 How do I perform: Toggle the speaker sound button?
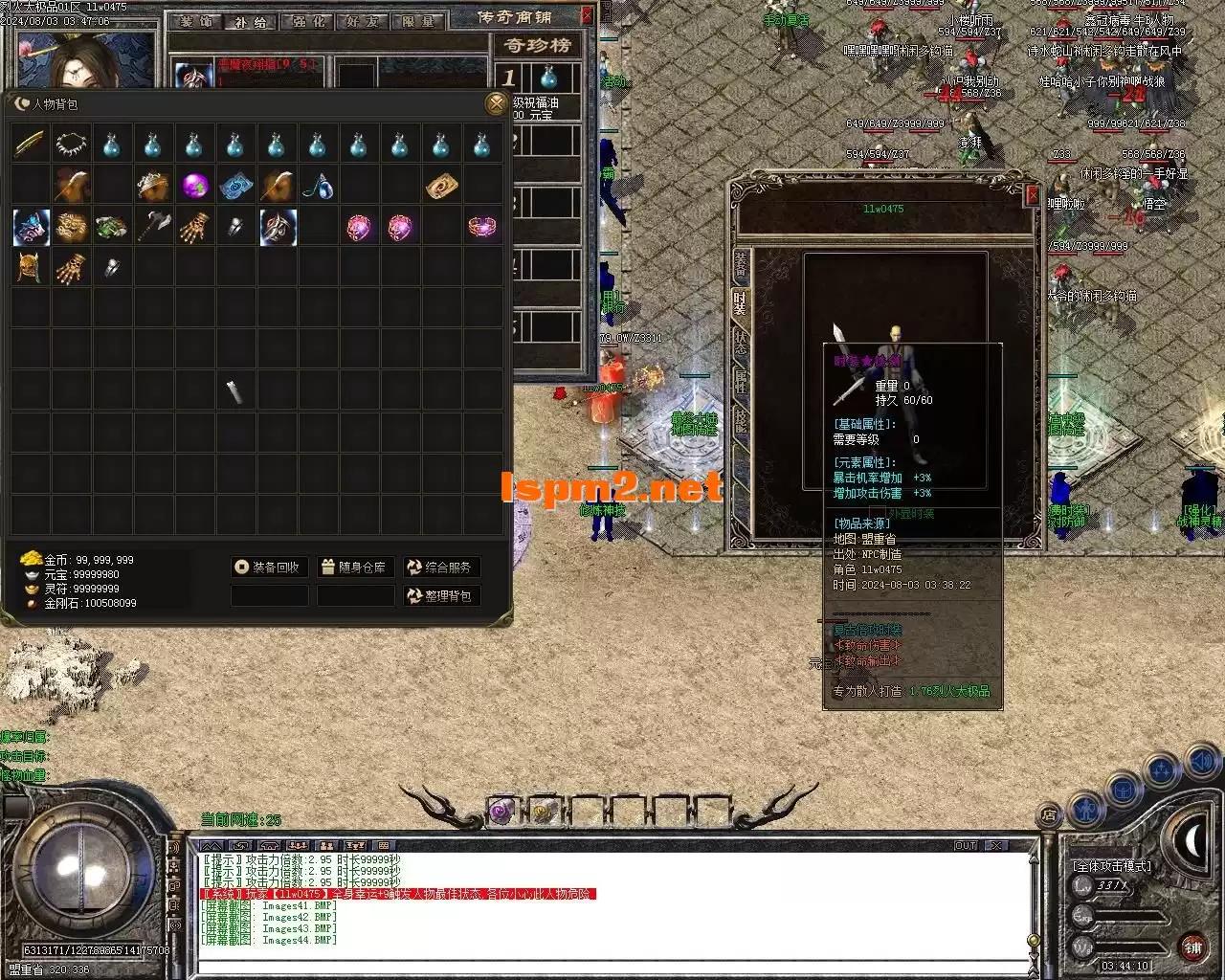pos(1200,762)
